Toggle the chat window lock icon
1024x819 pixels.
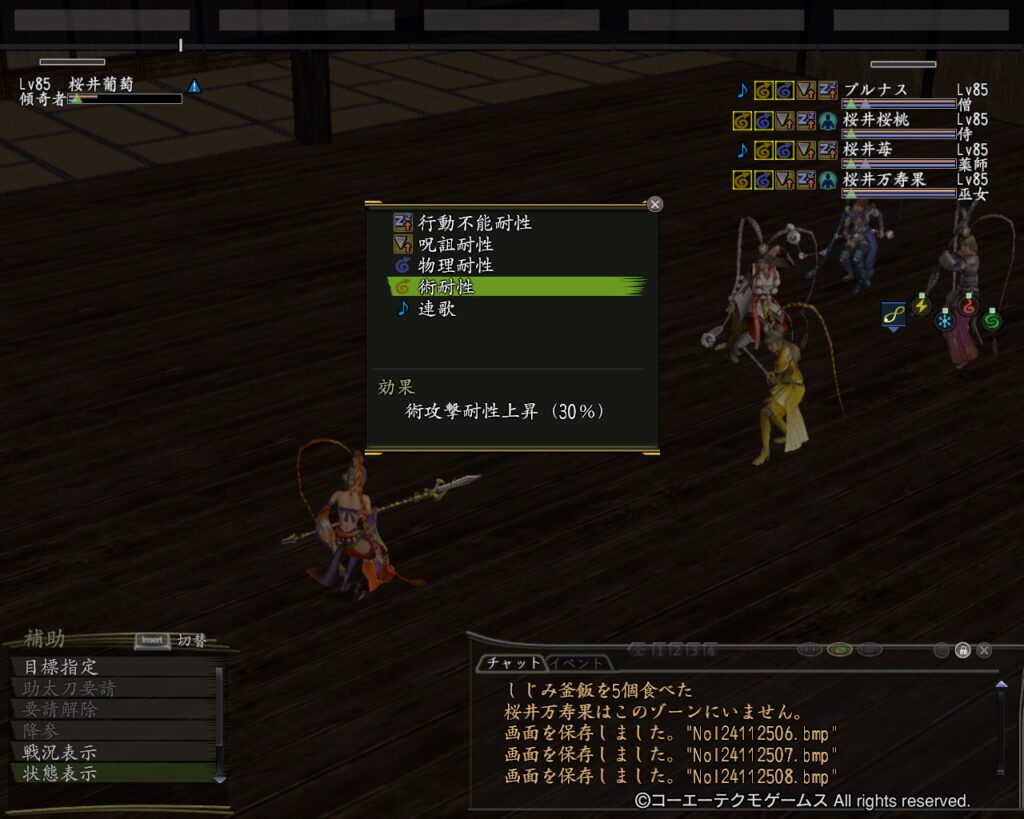pos(962,650)
